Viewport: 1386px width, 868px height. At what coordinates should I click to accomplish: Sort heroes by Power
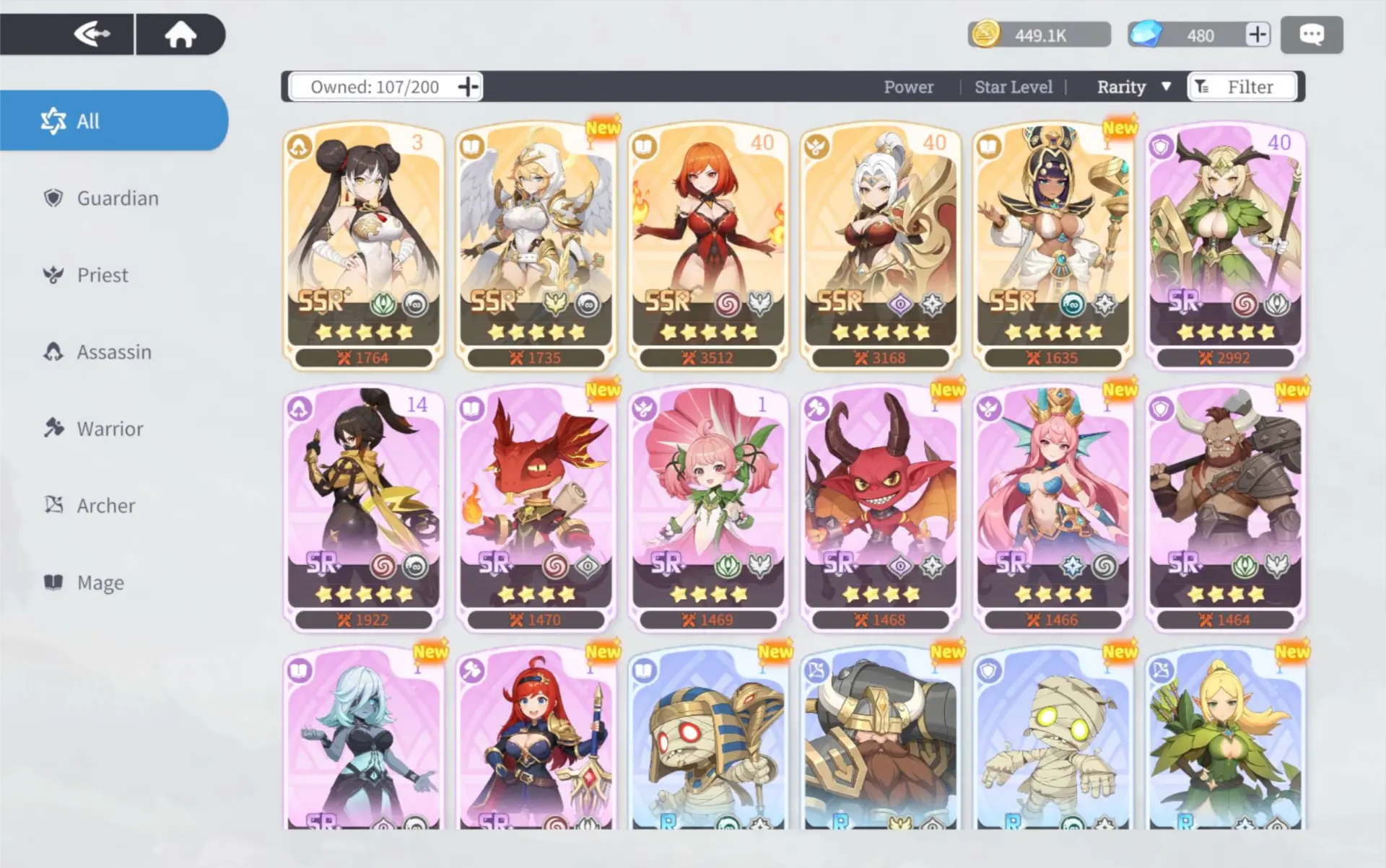pyautogui.click(x=908, y=87)
